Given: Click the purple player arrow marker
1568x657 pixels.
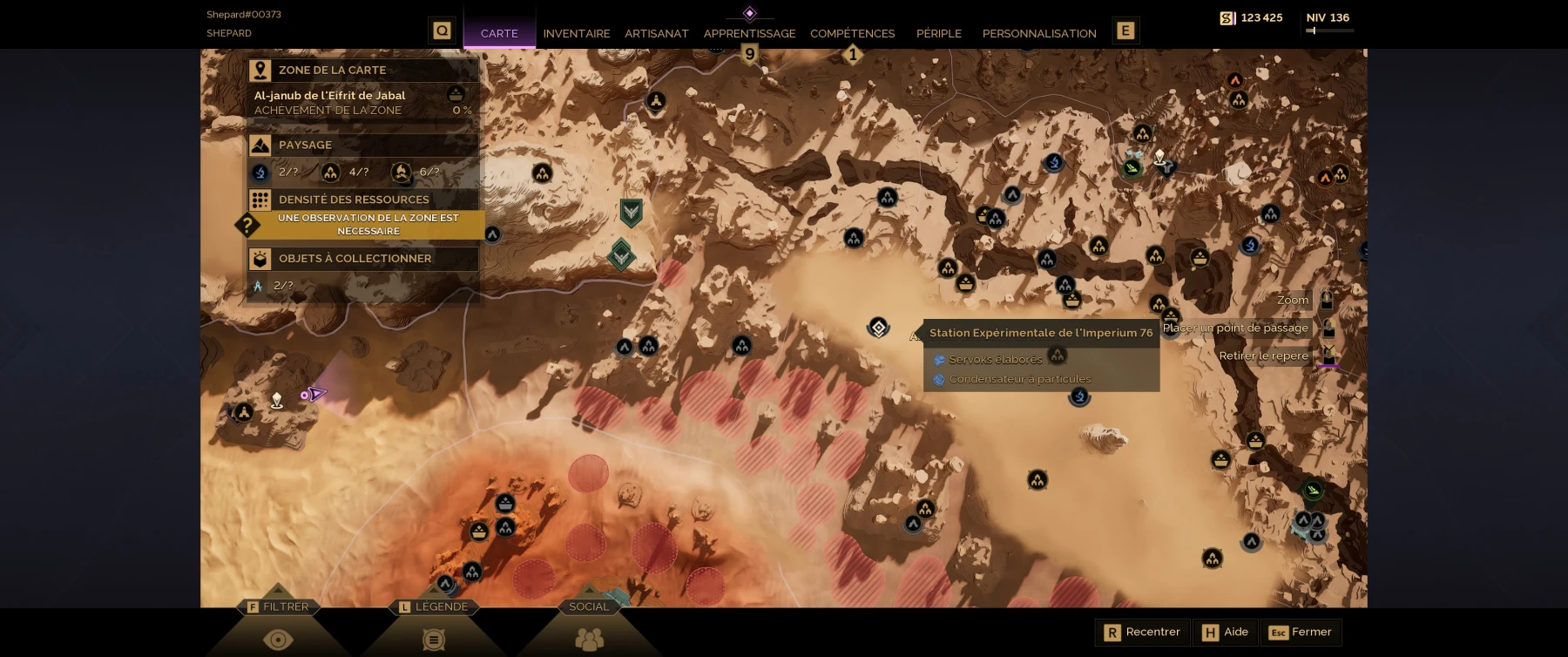Looking at the screenshot, I should point(315,394).
